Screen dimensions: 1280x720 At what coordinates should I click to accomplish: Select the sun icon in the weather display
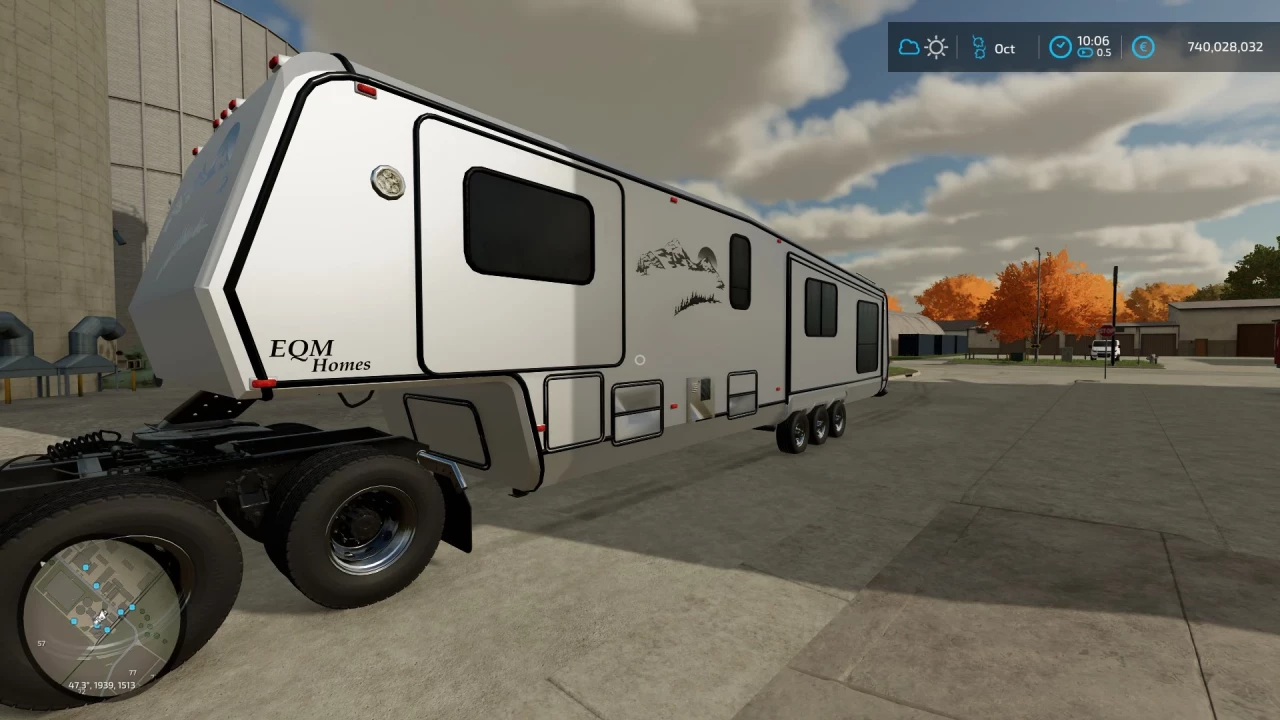click(x=936, y=47)
